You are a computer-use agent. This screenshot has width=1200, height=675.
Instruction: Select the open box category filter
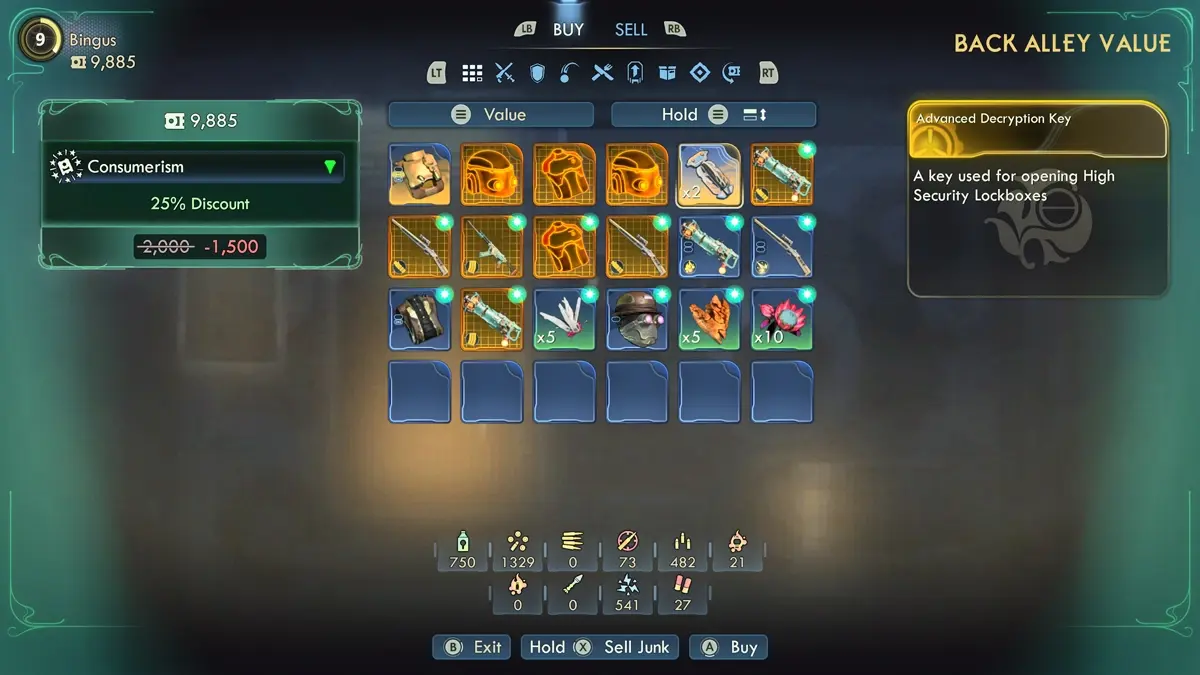[667, 72]
